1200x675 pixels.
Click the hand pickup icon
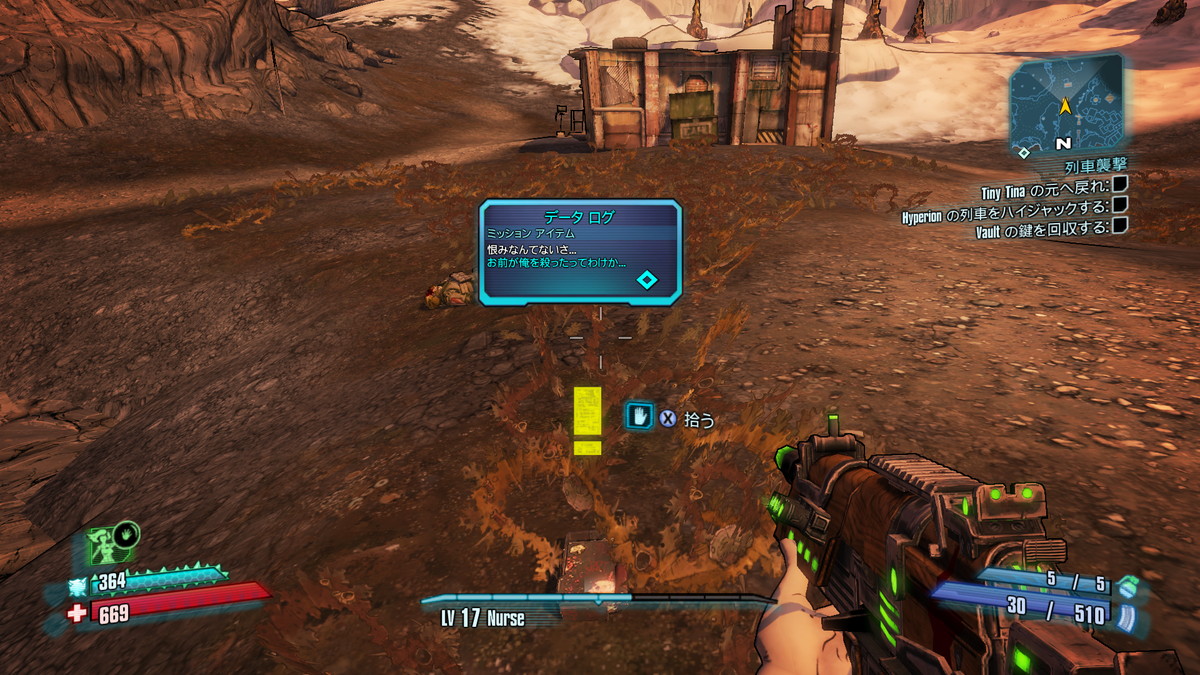pyautogui.click(x=639, y=417)
